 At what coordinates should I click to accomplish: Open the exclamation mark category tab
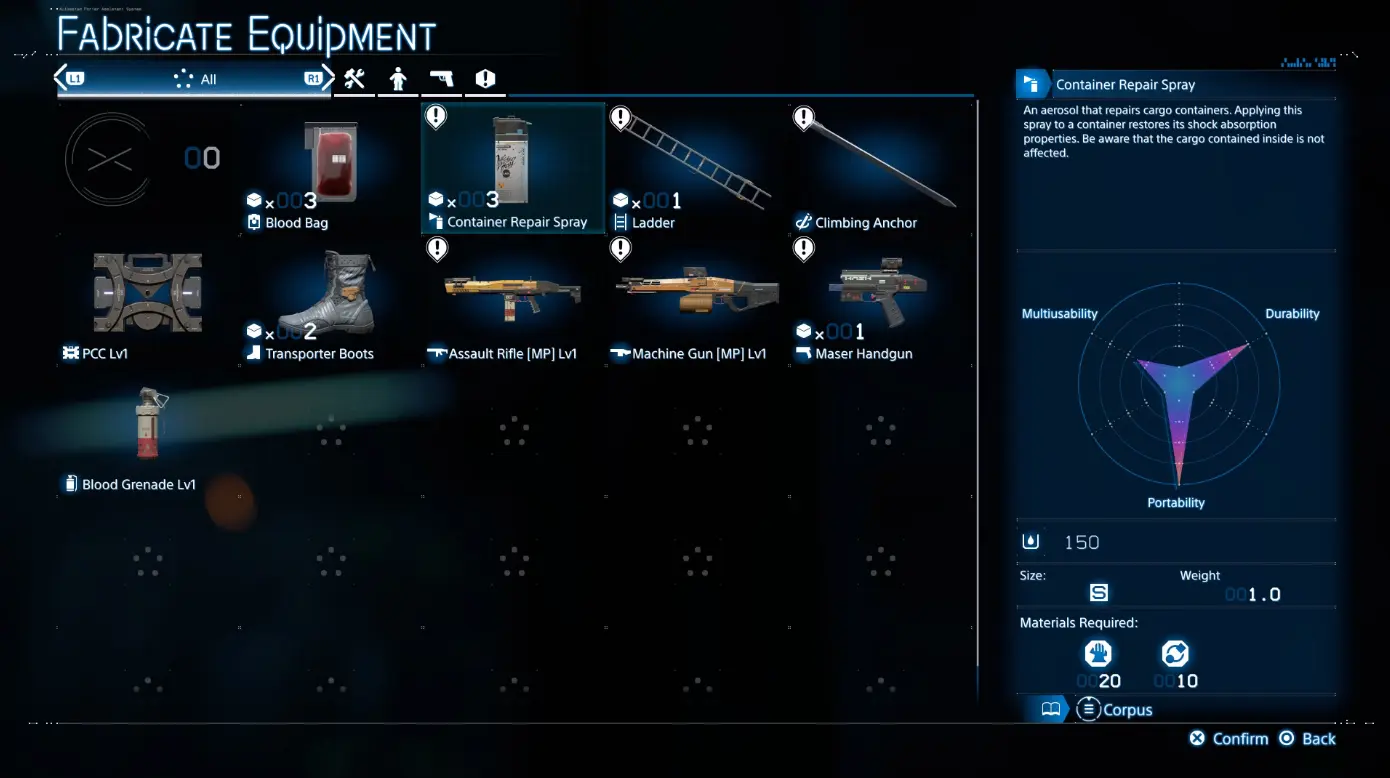click(x=485, y=79)
